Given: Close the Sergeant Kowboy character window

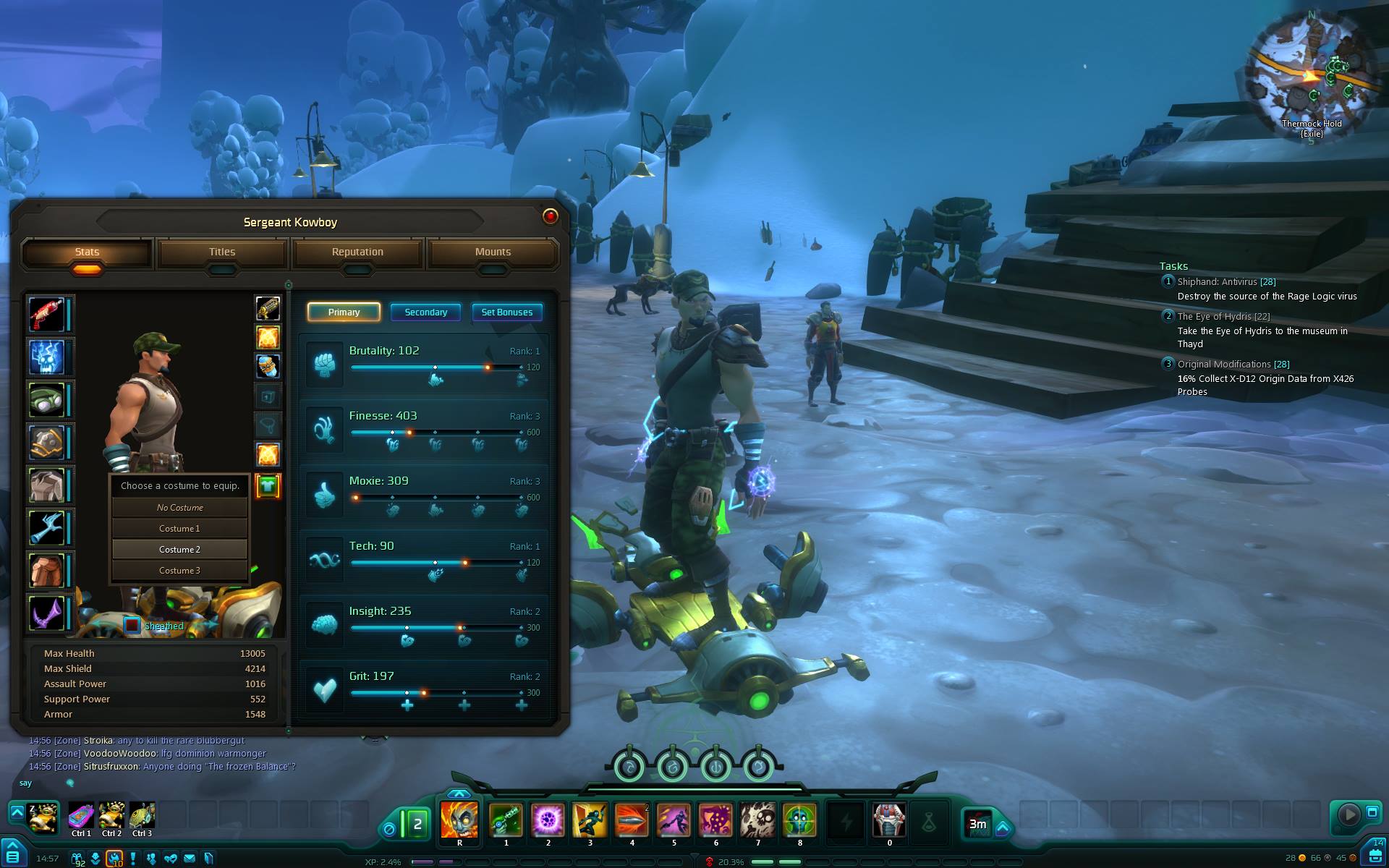Looking at the screenshot, I should coord(550,216).
